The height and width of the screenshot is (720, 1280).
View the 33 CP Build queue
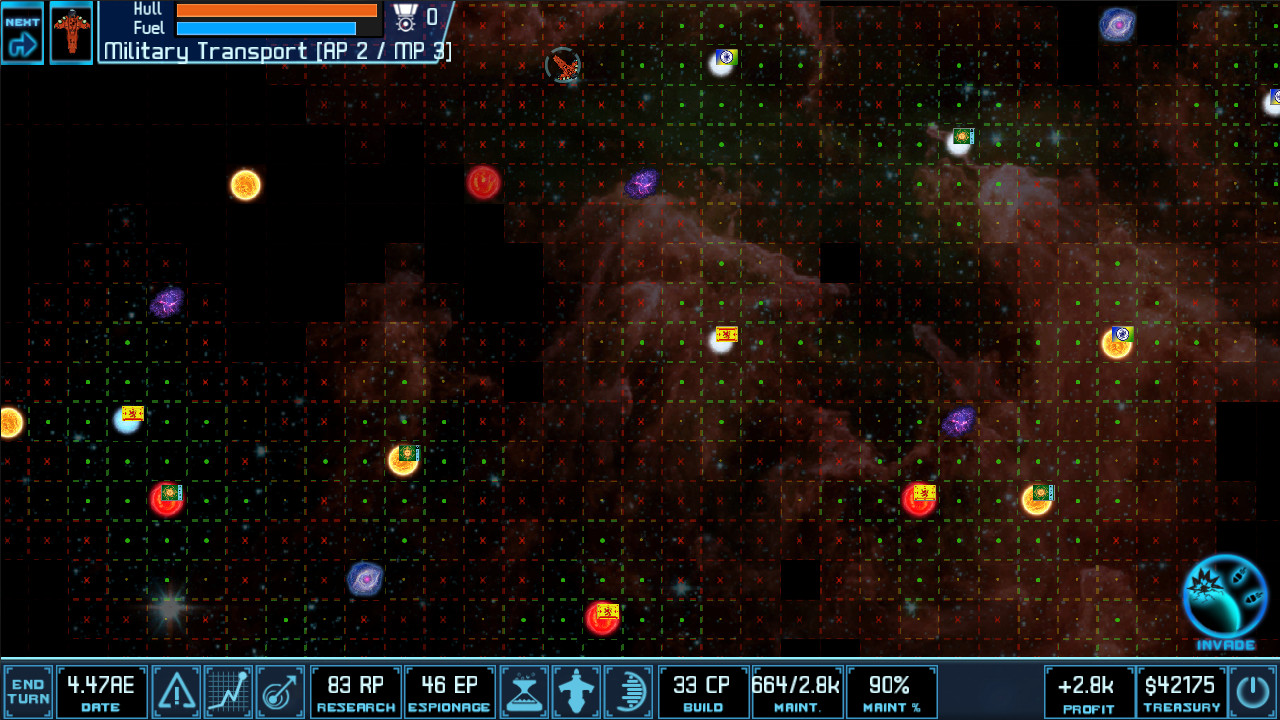(x=703, y=691)
